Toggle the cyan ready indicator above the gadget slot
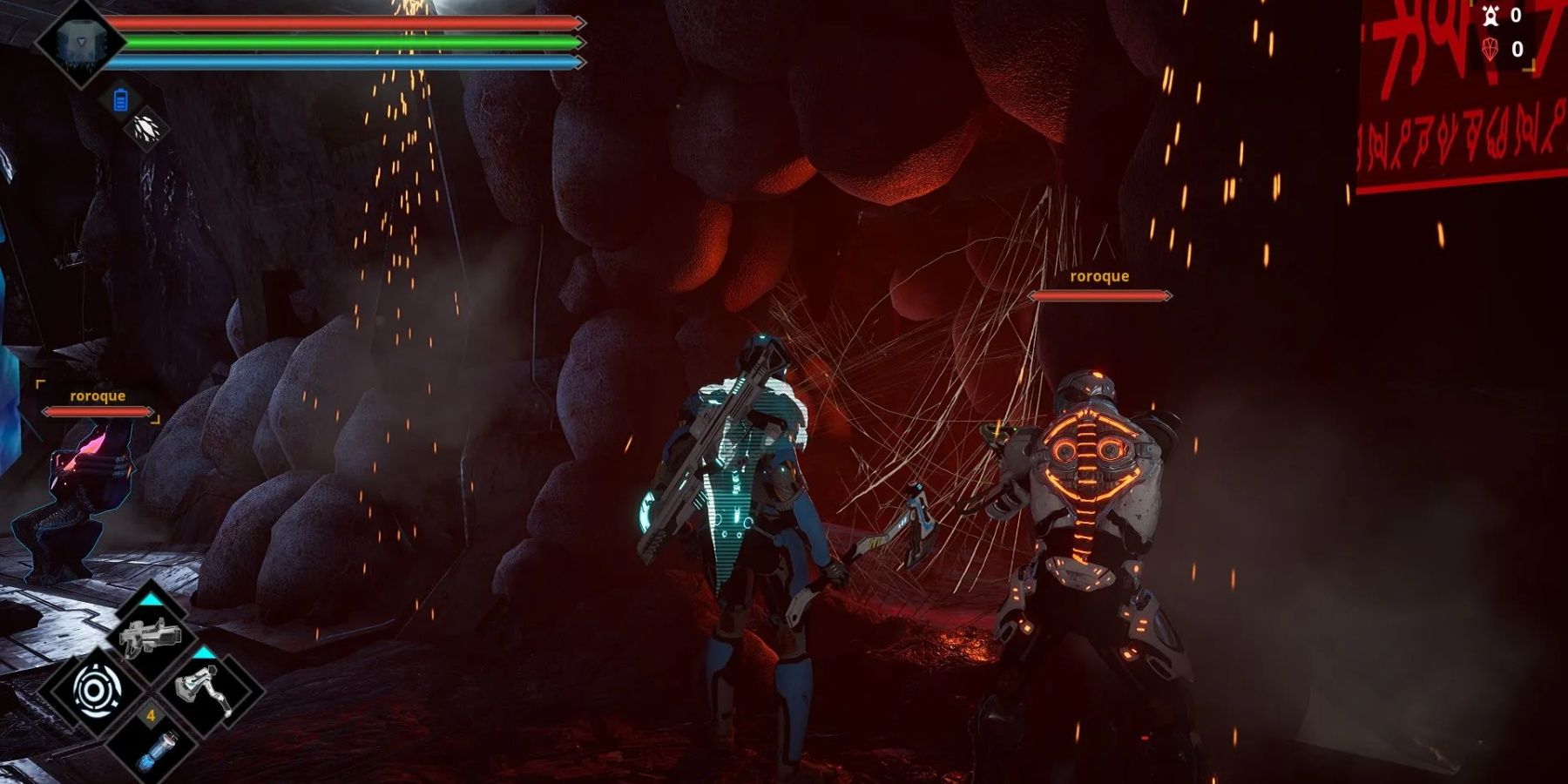The width and height of the screenshot is (1568, 784). click(x=203, y=653)
